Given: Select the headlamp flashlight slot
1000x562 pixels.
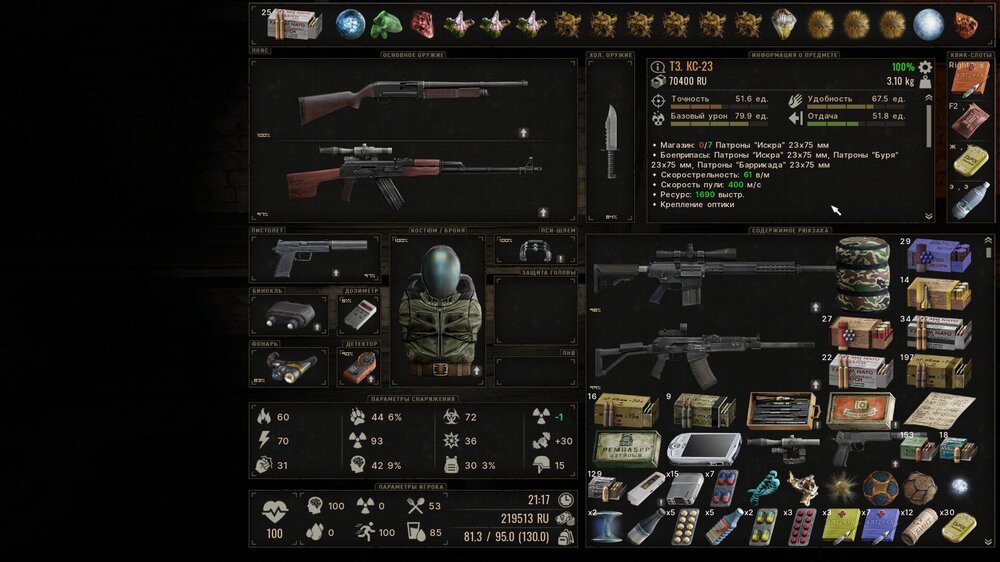Looking at the screenshot, I should pyautogui.click(x=288, y=367).
